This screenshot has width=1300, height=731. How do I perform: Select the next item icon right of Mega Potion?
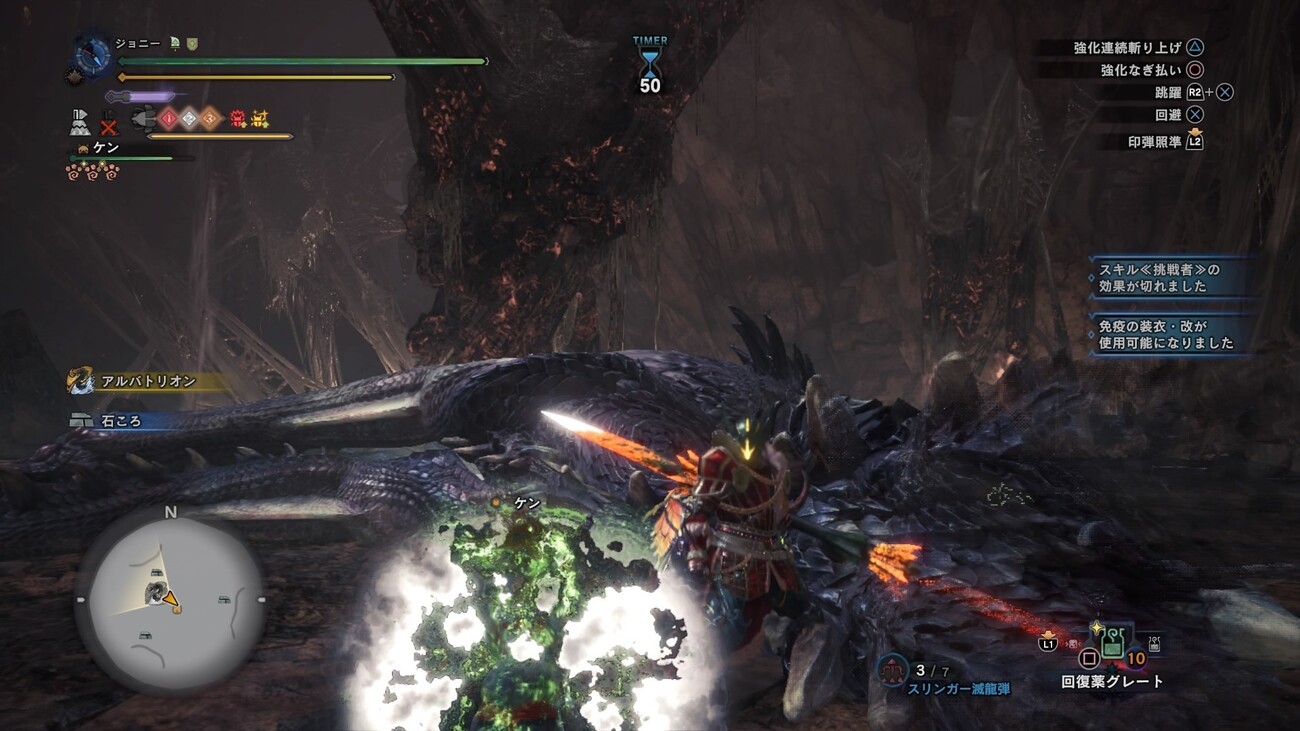(1154, 645)
